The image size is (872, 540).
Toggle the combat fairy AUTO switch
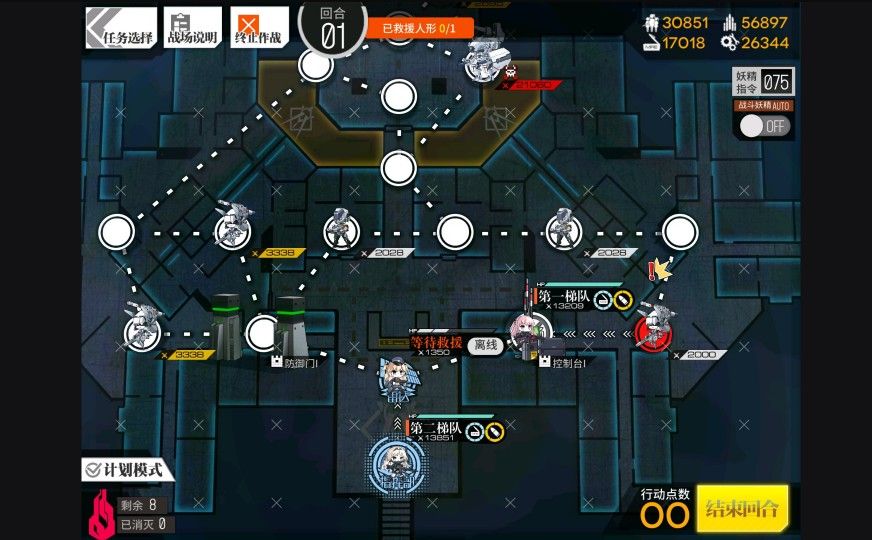tap(765, 126)
